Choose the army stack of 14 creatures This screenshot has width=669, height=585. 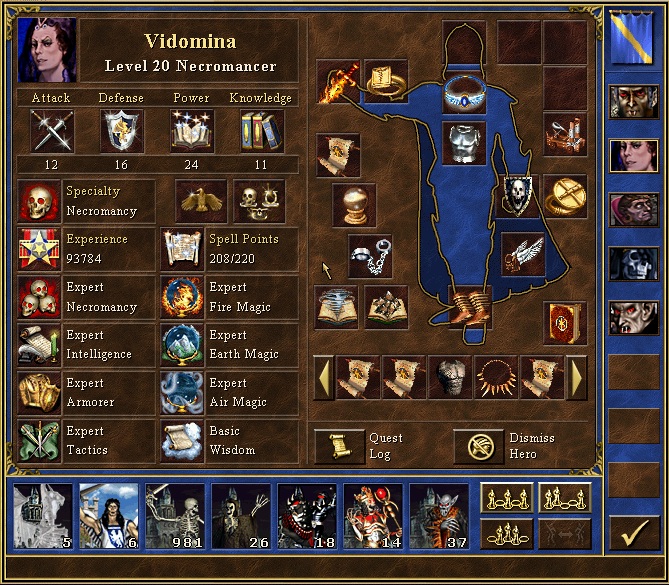tap(373, 517)
